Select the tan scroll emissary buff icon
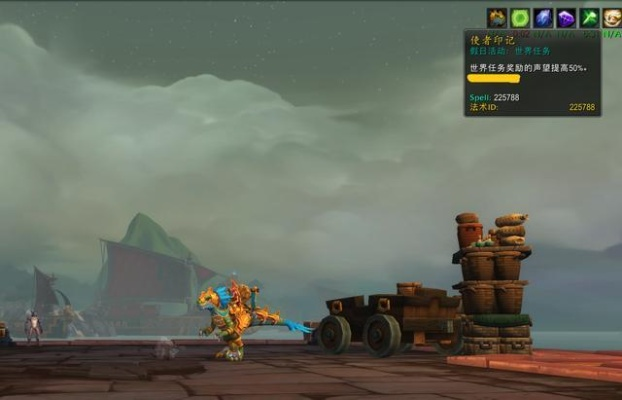This screenshot has width=622, height=400. (611, 18)
